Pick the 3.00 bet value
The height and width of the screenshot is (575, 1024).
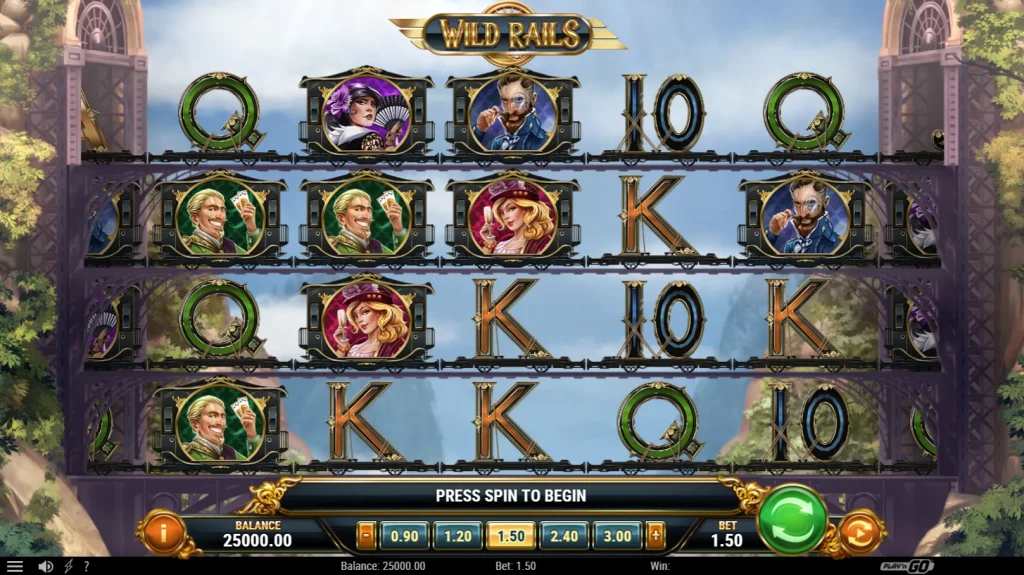617,536
